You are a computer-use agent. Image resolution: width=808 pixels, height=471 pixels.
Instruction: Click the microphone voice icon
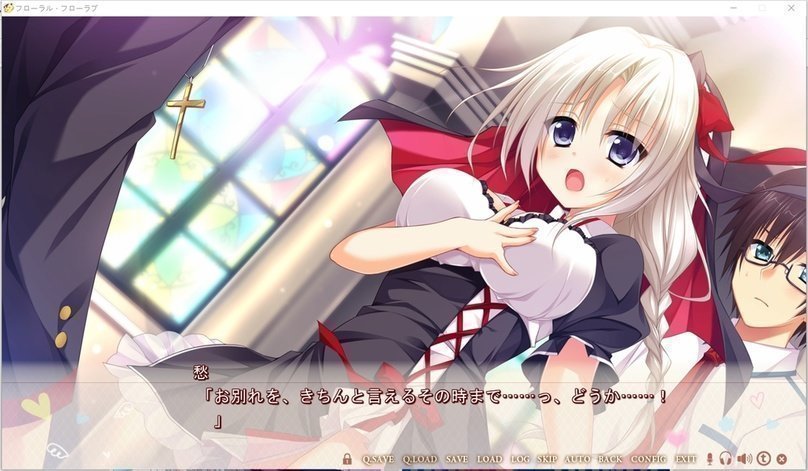pyautogui.click(x=710, y=459)
